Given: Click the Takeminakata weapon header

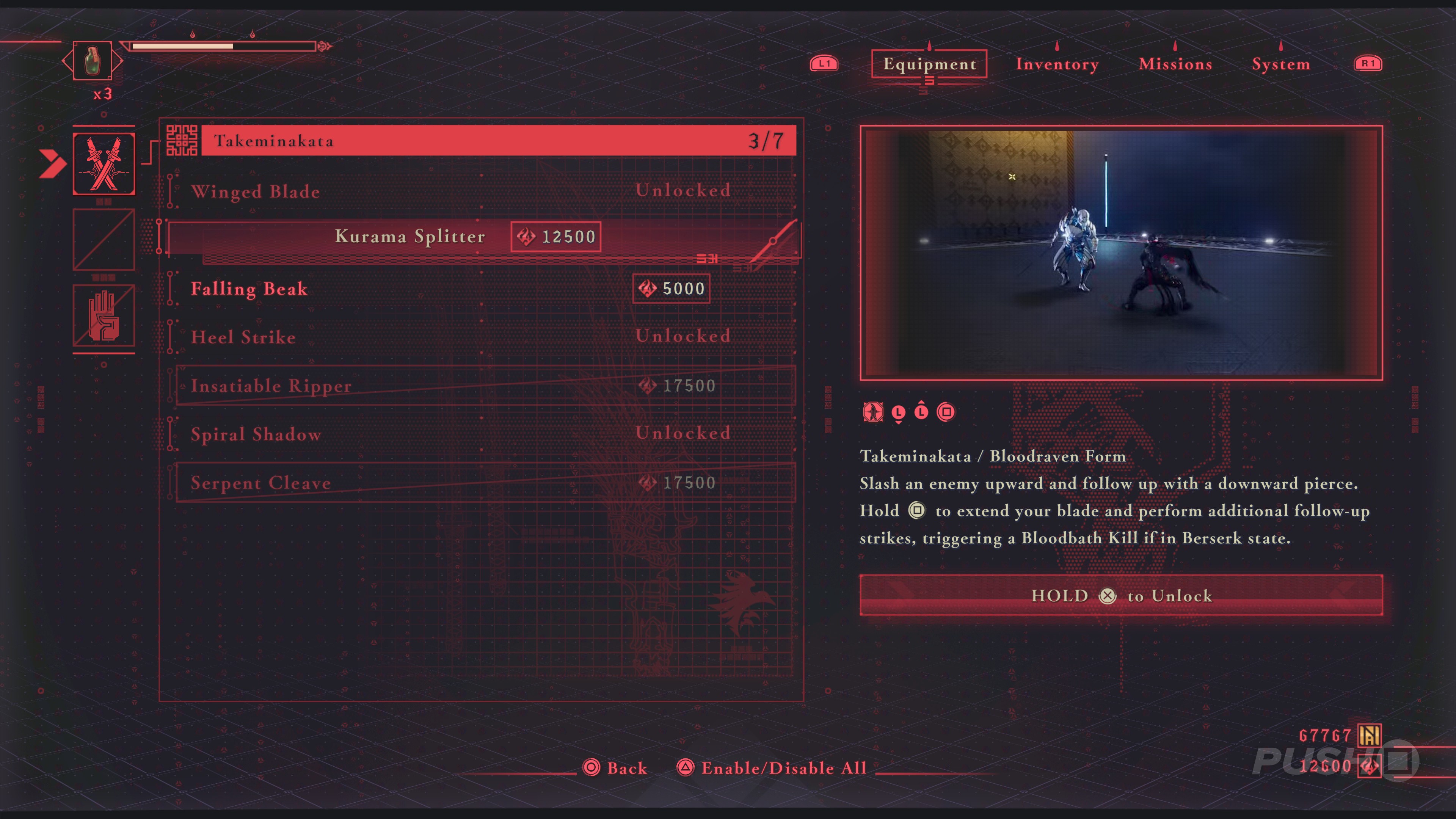Looking at the screenshot, I should pyautogui.click(x=497, y=141).
